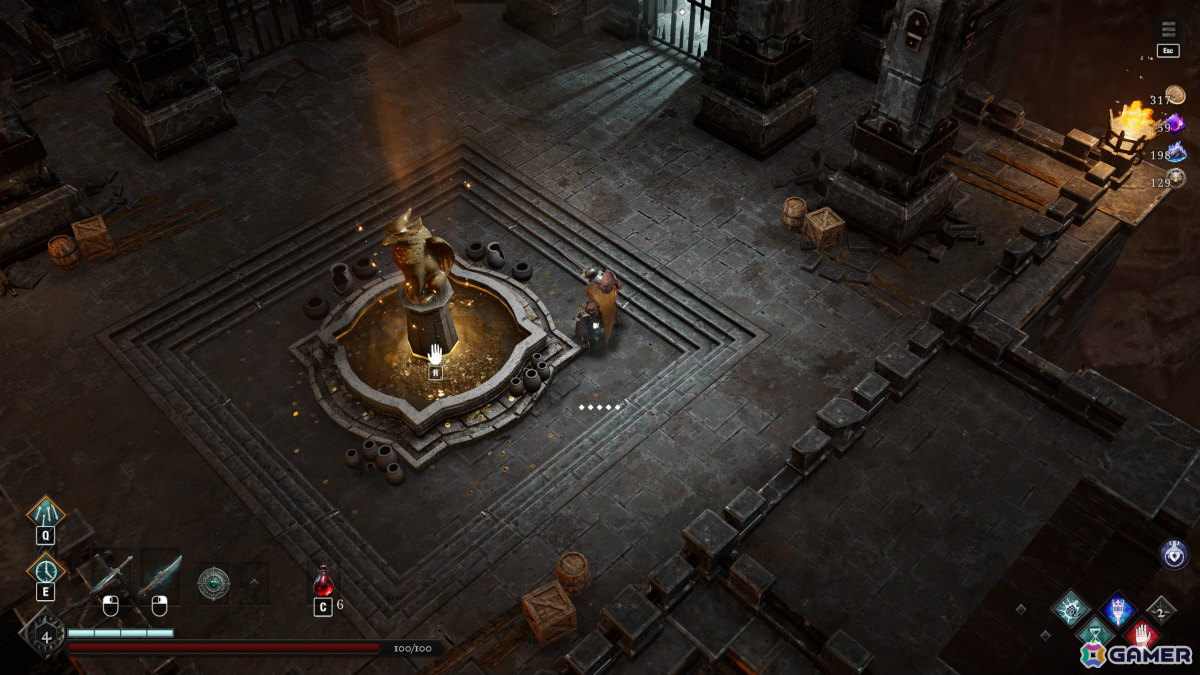Activate the falling arrows ability
Viewport: 1200px width, 675px height.
pyautogui.click(x=46, y=513)
